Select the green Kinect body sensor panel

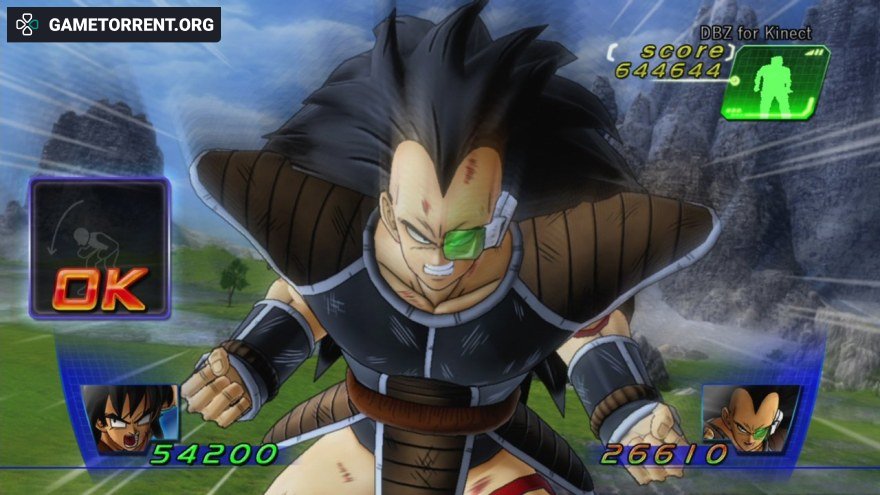pos(774,83)
